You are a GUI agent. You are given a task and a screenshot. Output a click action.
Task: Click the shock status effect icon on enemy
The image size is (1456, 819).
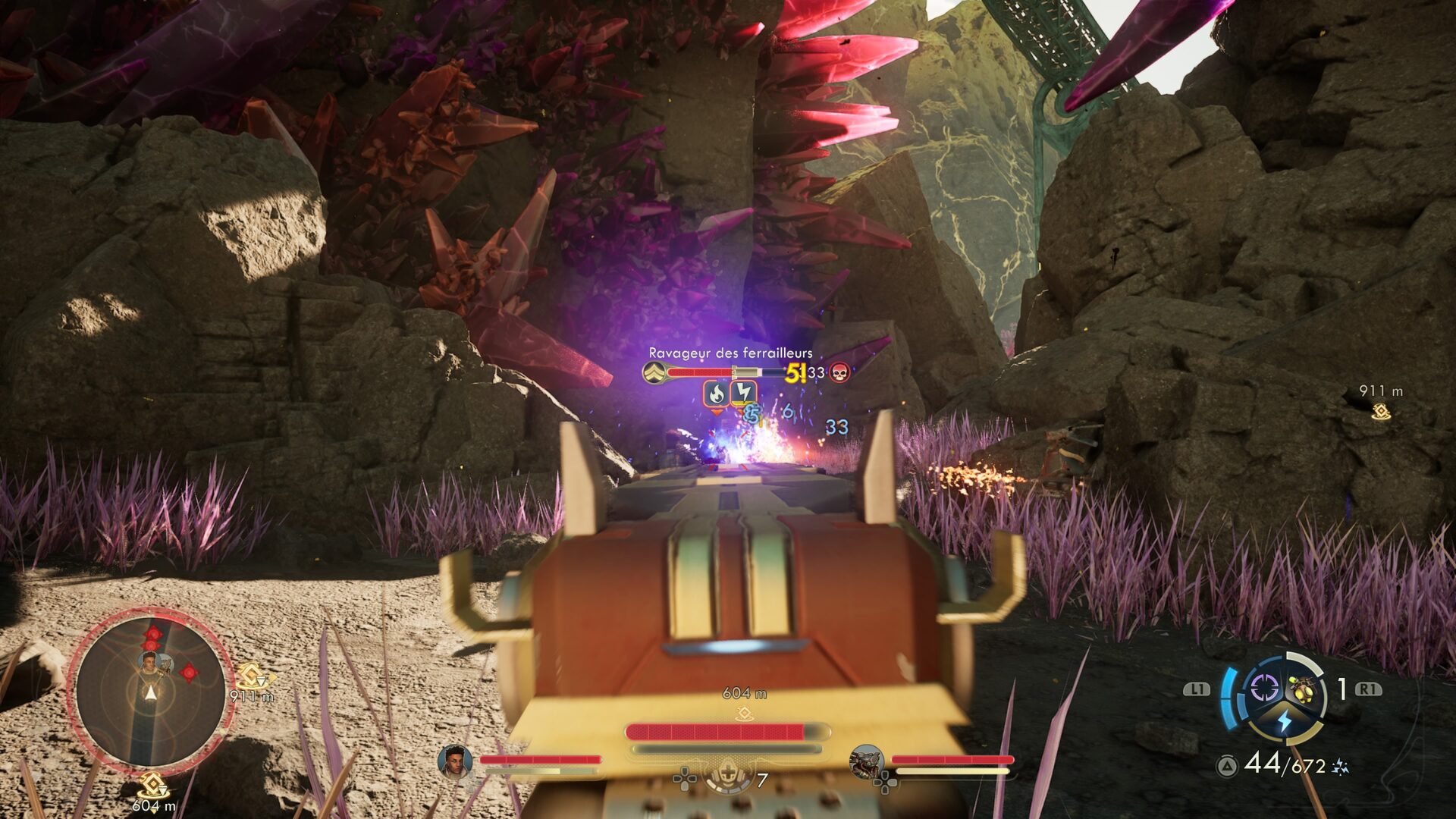click(x=743, y=393)
